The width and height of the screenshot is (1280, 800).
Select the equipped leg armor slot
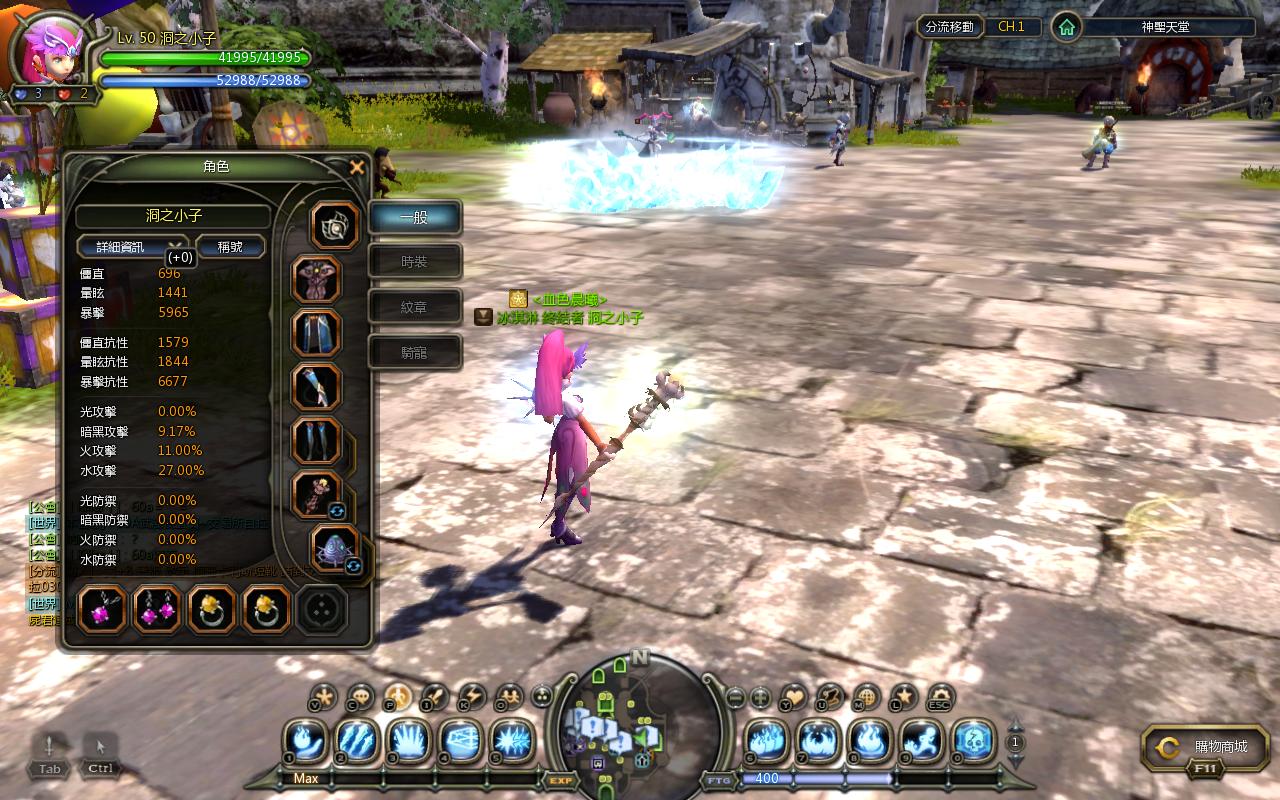[x=317, y=333]
